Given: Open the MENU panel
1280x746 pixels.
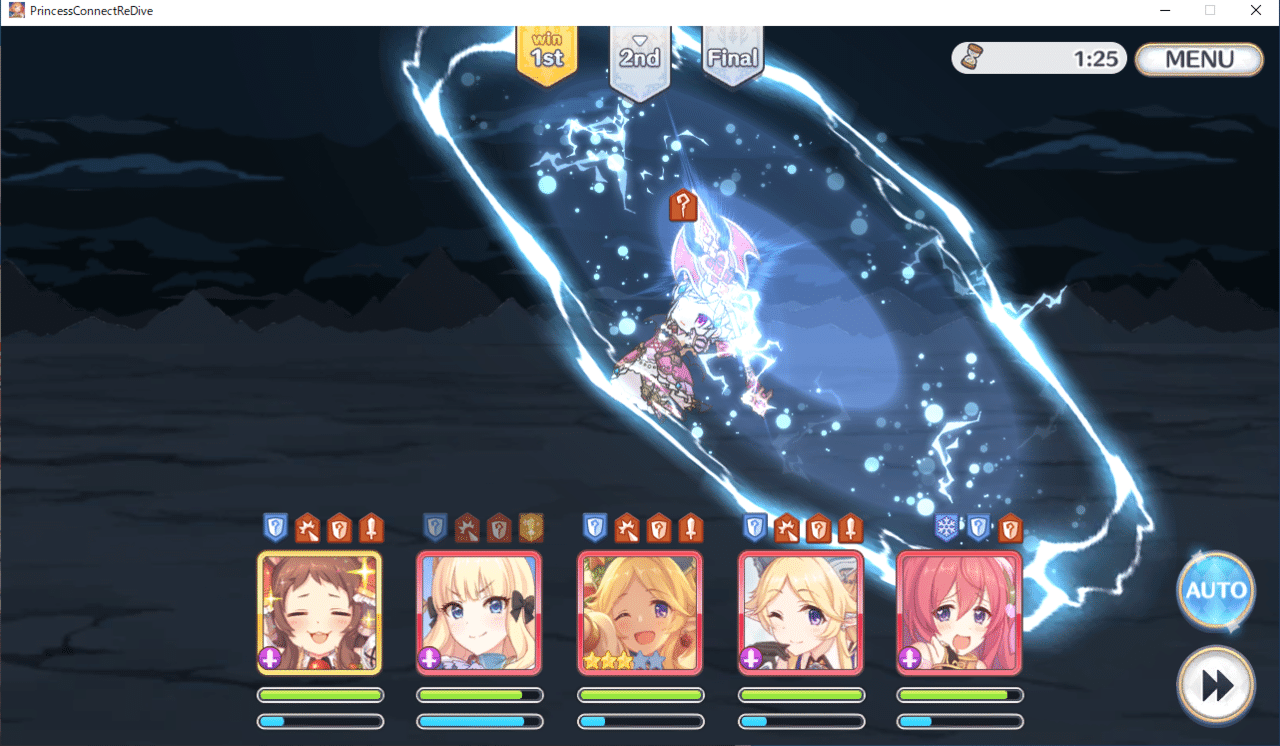Looking at the screenshot, I should (1198, 59).
